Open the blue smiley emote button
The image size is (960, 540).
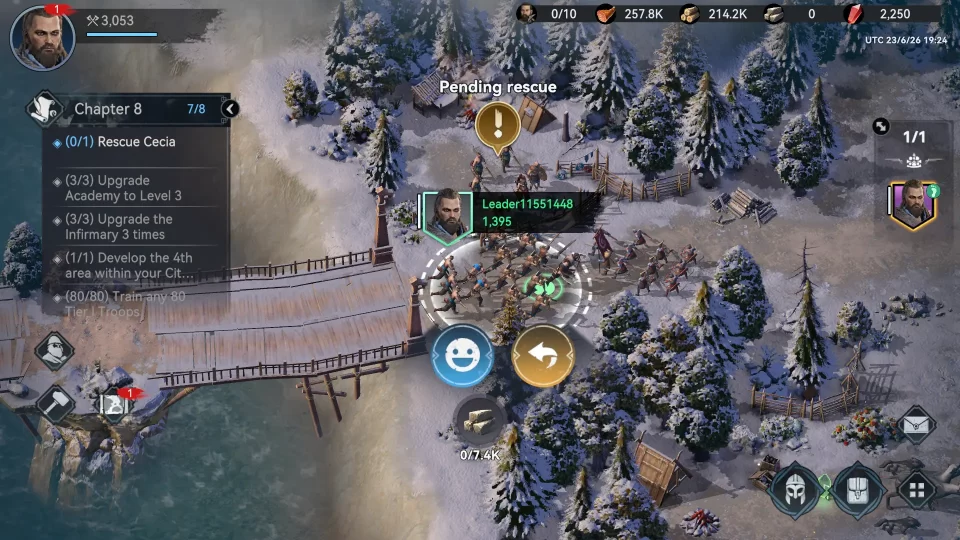click(x=462, y=356)
